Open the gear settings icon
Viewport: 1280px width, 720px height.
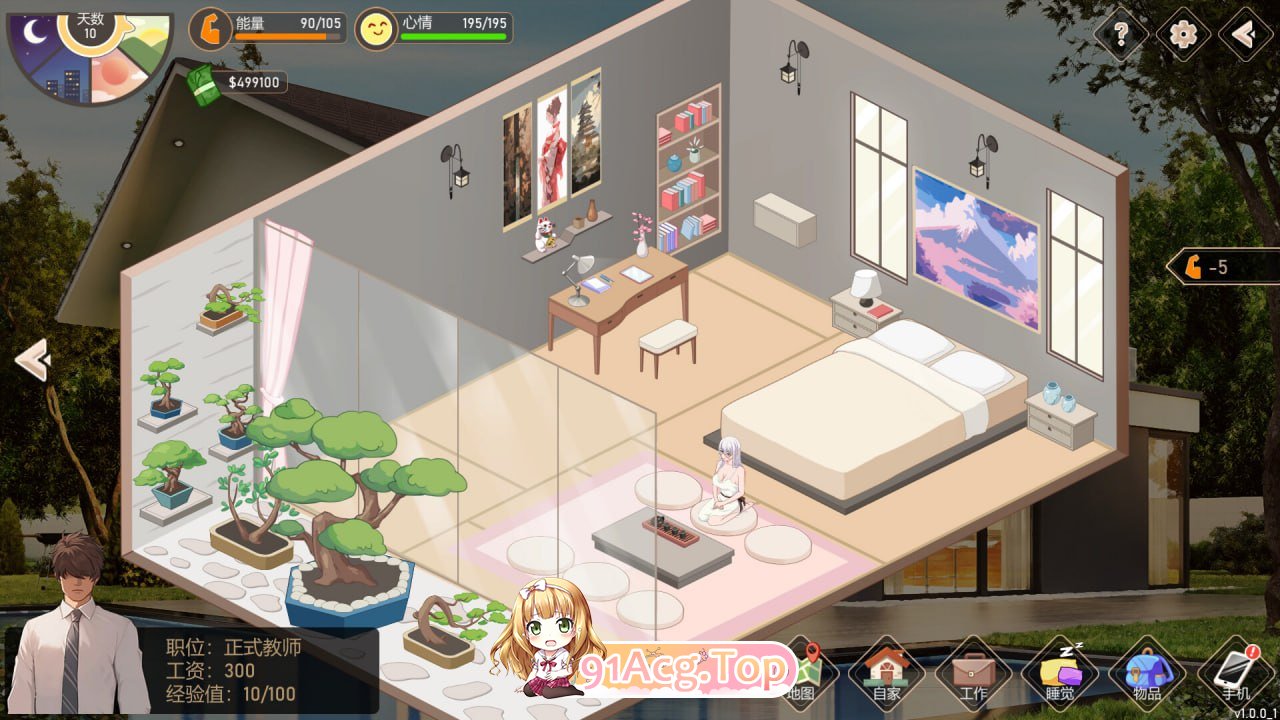click(x=1181, y=35)
